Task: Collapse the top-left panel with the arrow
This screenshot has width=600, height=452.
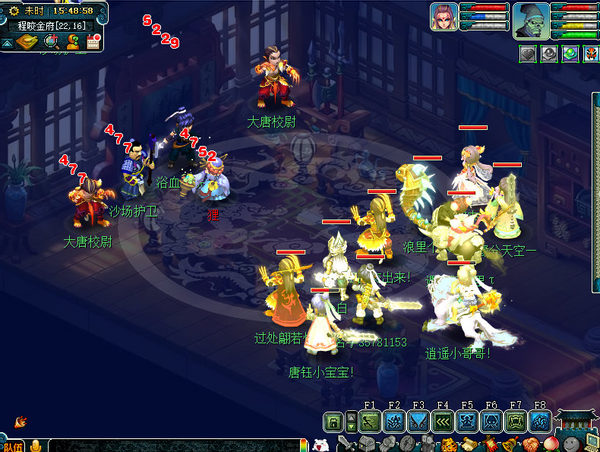Action: coord(8,43)
